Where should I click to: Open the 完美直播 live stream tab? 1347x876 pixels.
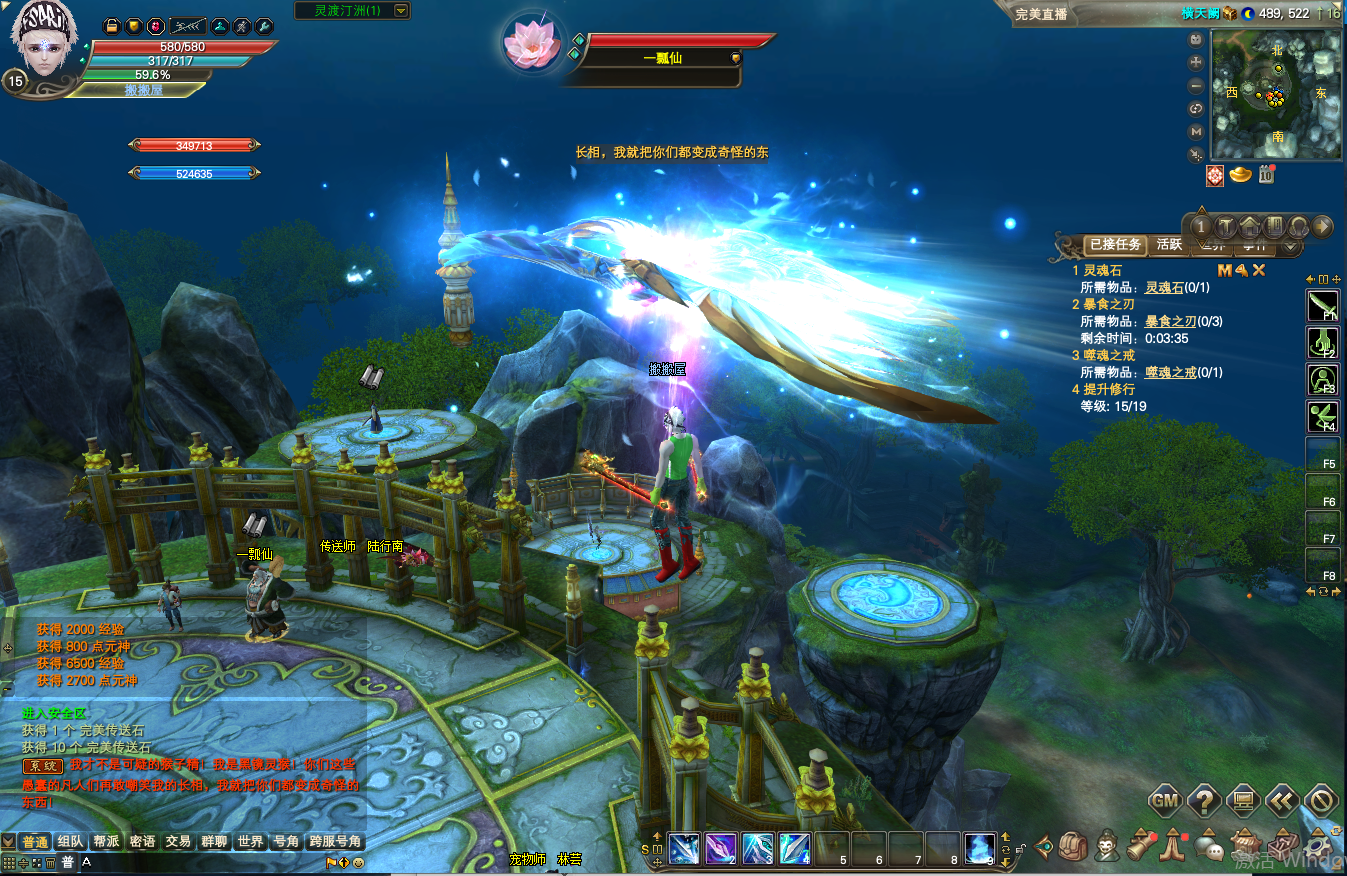[x=1041, y=14]
